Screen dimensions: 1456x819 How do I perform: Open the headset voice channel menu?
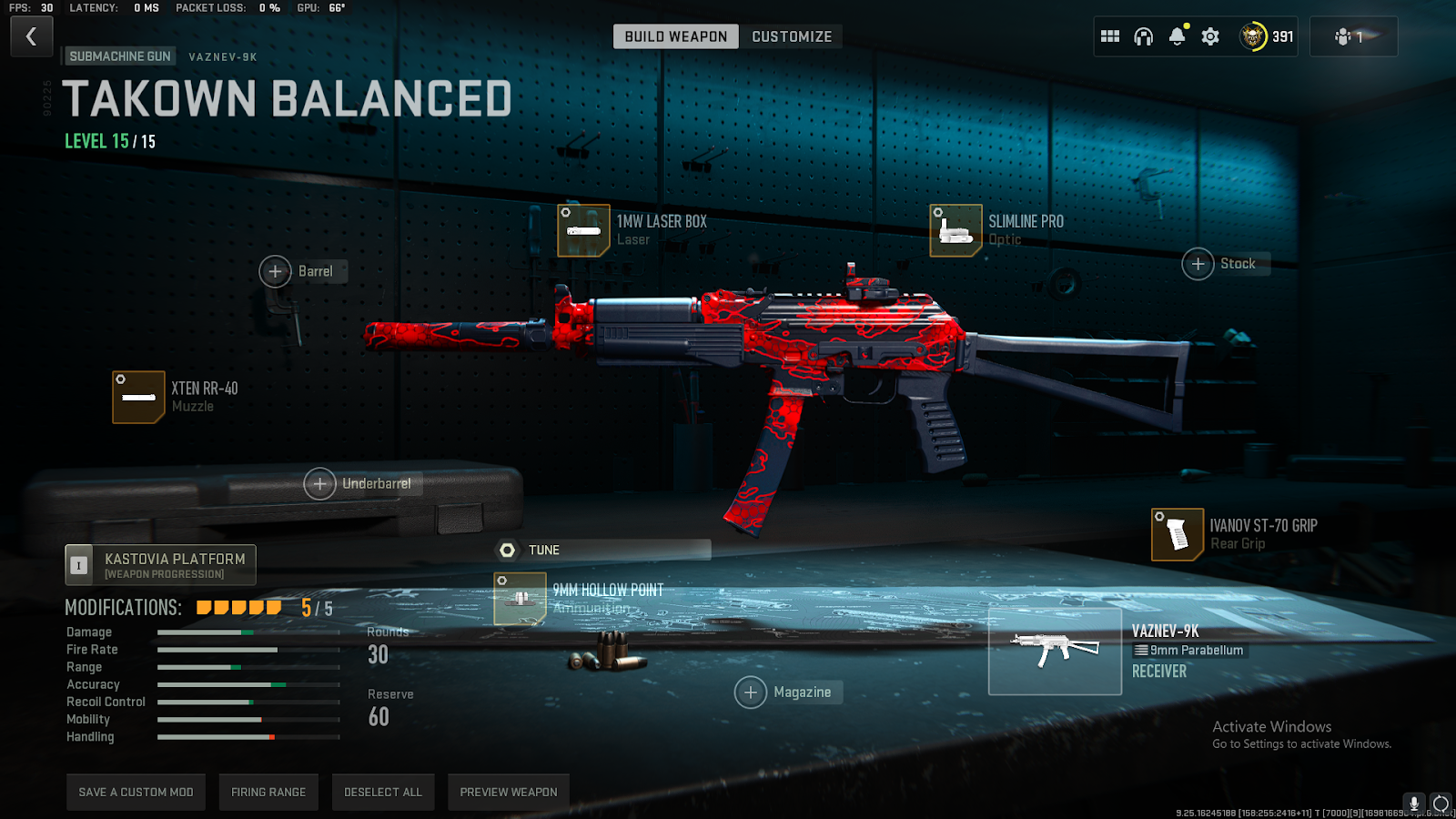(1143, 36)
